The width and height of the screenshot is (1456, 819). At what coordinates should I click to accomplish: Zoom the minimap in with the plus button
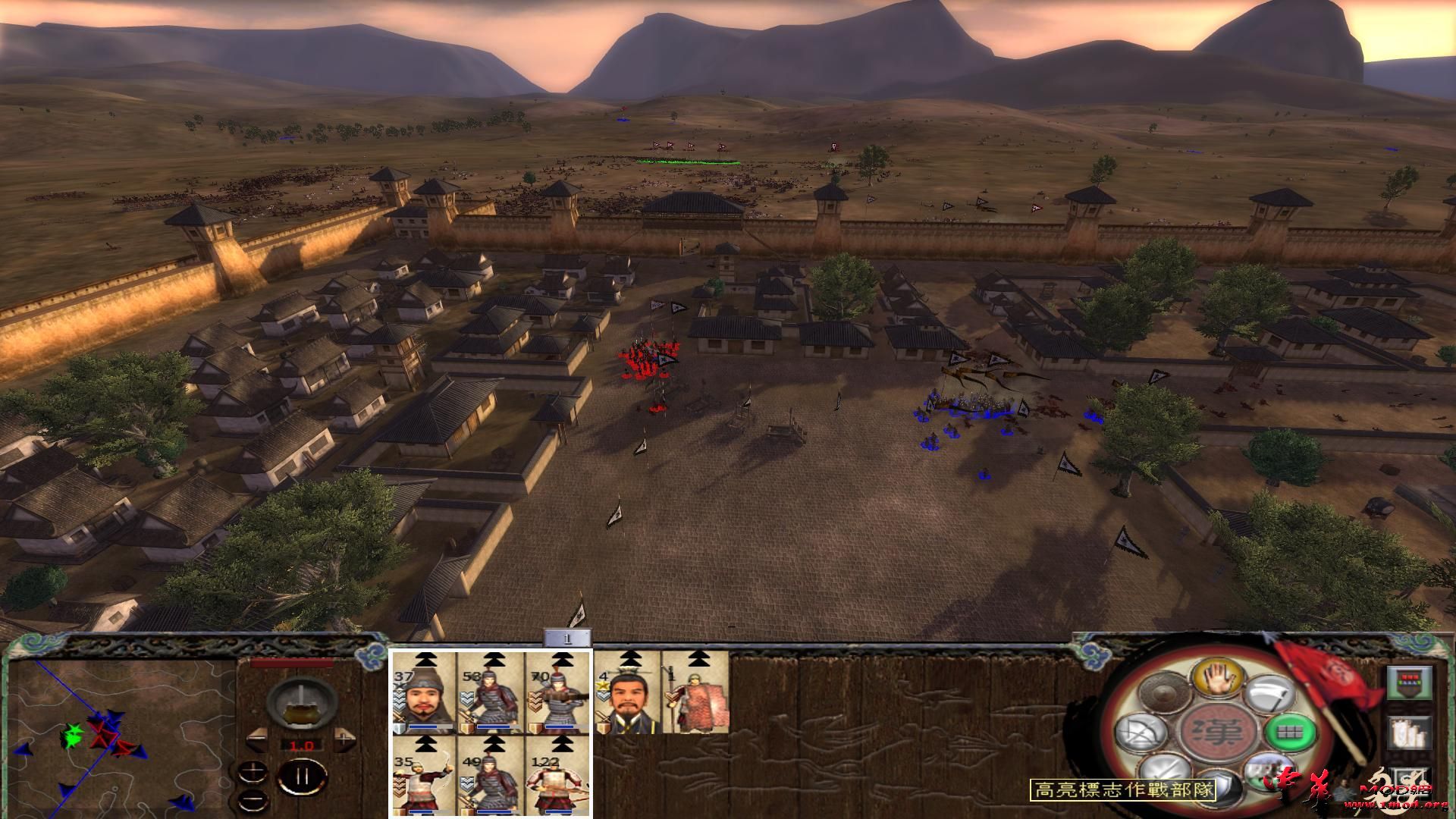click(254, 773)
